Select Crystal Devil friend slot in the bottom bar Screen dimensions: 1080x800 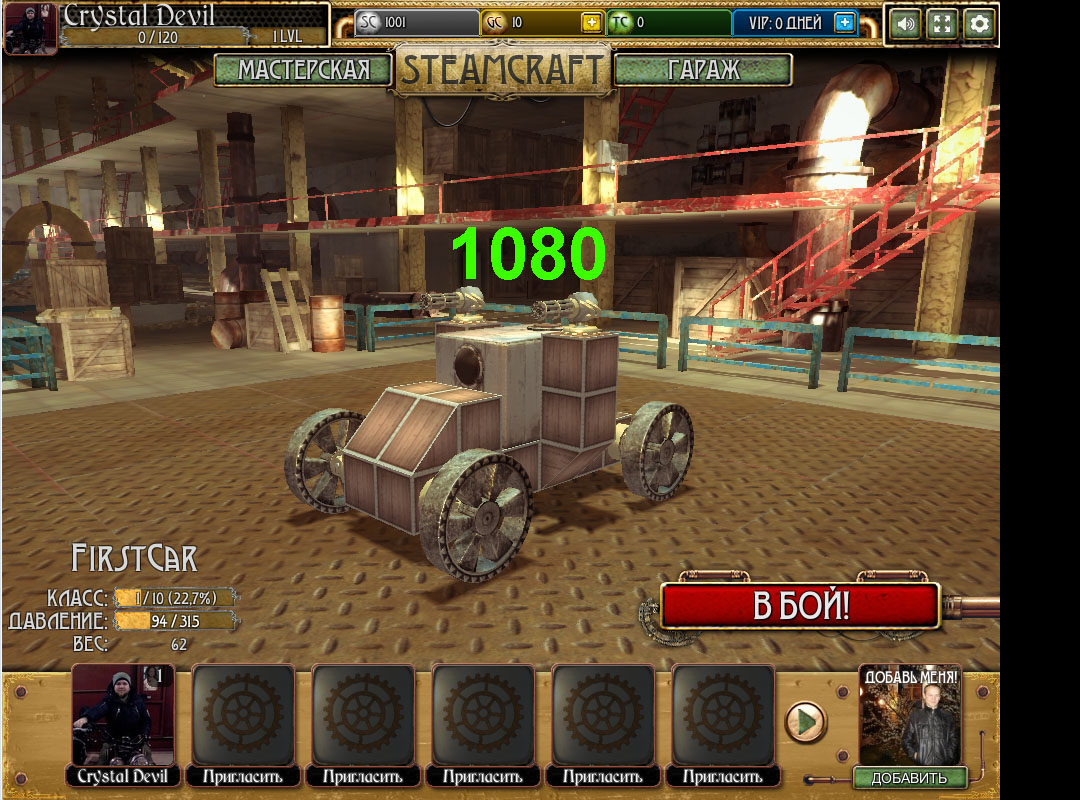tap(124, 716)
